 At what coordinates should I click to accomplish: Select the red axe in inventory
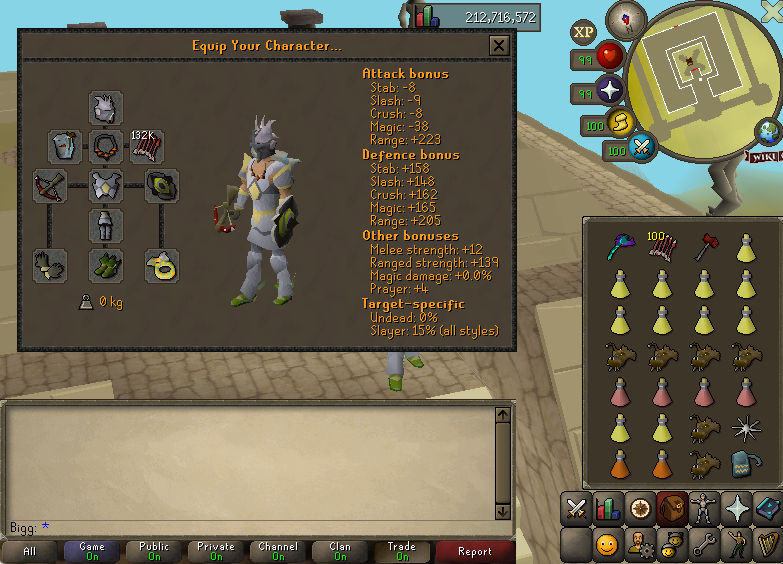click(x=702, y=248)
